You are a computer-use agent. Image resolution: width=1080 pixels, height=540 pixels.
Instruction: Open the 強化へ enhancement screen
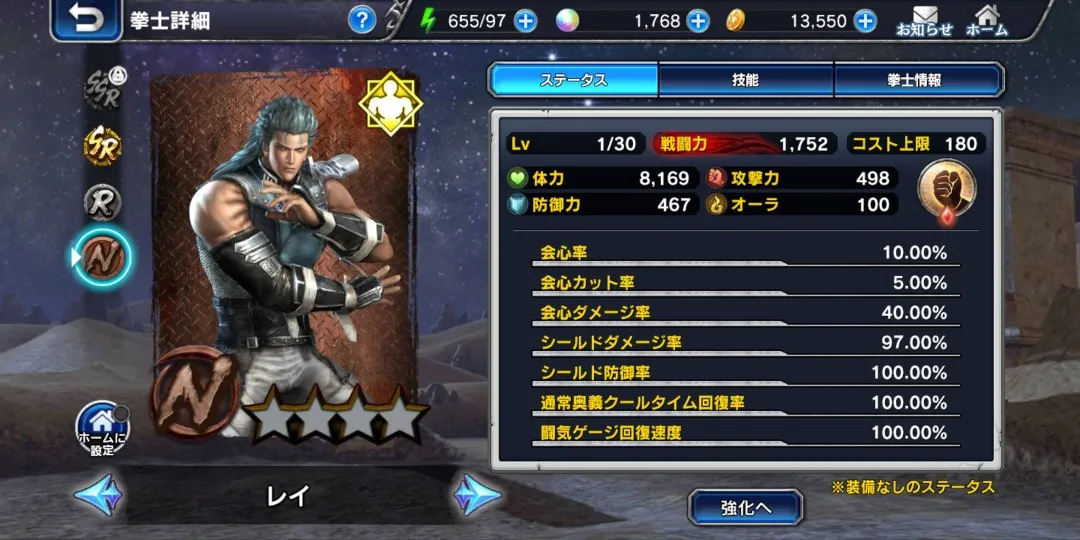[x=745, y=507]
